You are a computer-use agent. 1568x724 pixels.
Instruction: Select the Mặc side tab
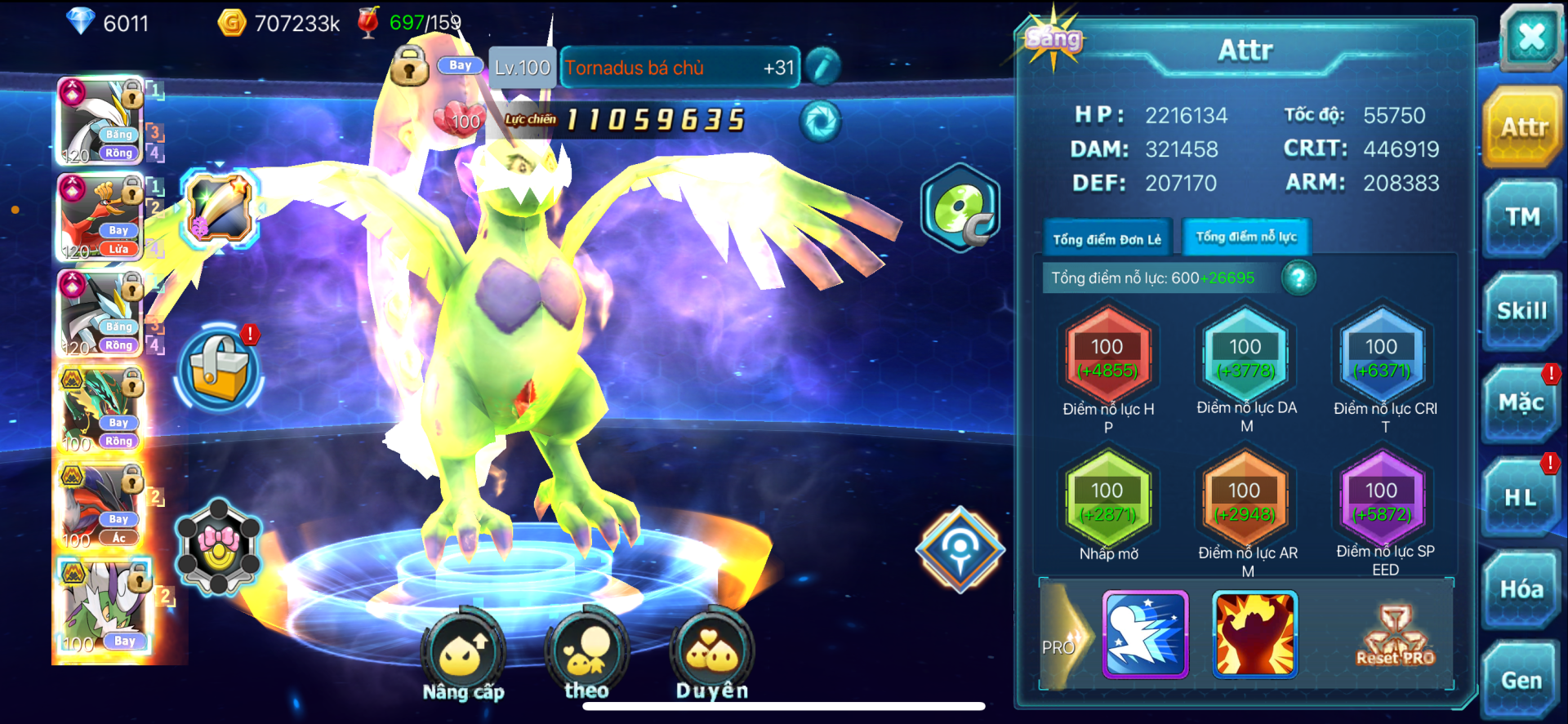coord(1521,403)
